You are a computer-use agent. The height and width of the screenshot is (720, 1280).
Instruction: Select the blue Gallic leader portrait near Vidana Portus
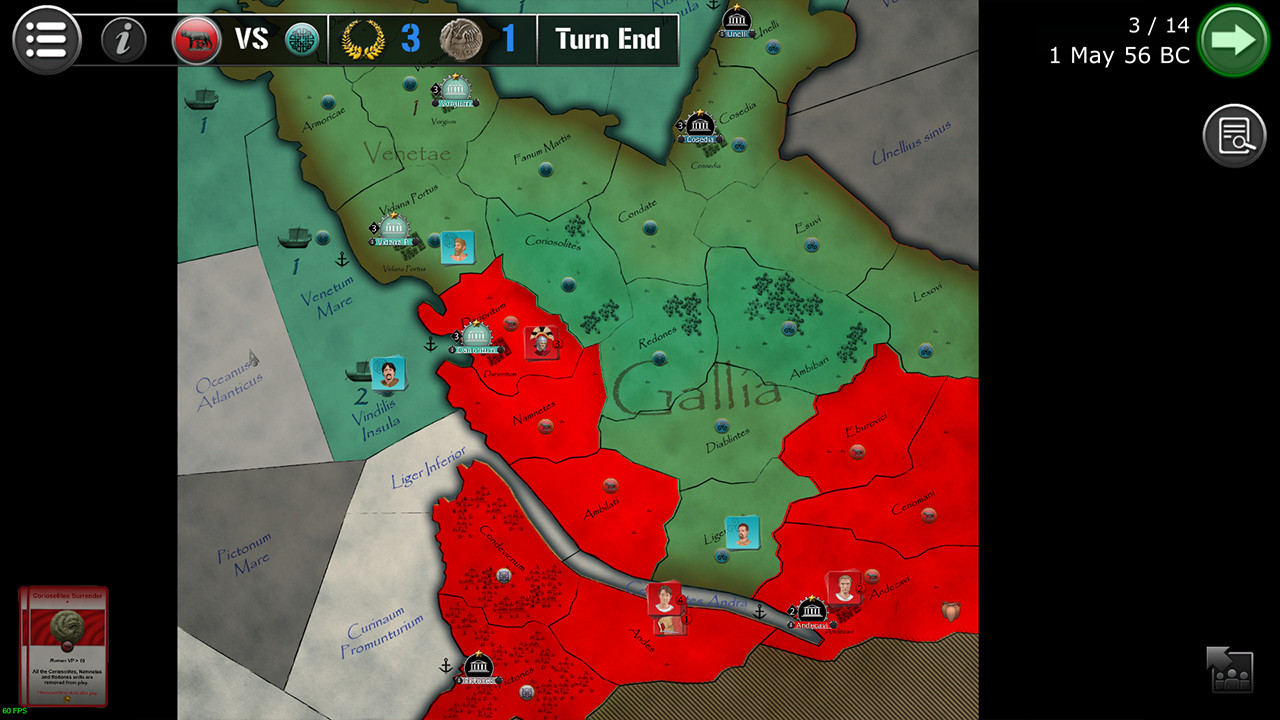(x=456, y=247)
